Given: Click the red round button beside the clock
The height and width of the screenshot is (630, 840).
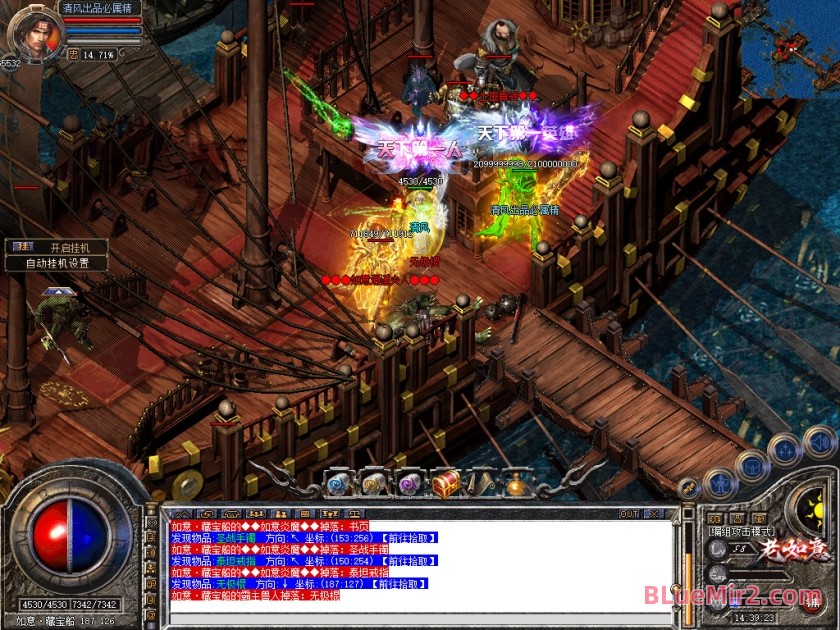Looking at the screenshot, I should [812, 600].
